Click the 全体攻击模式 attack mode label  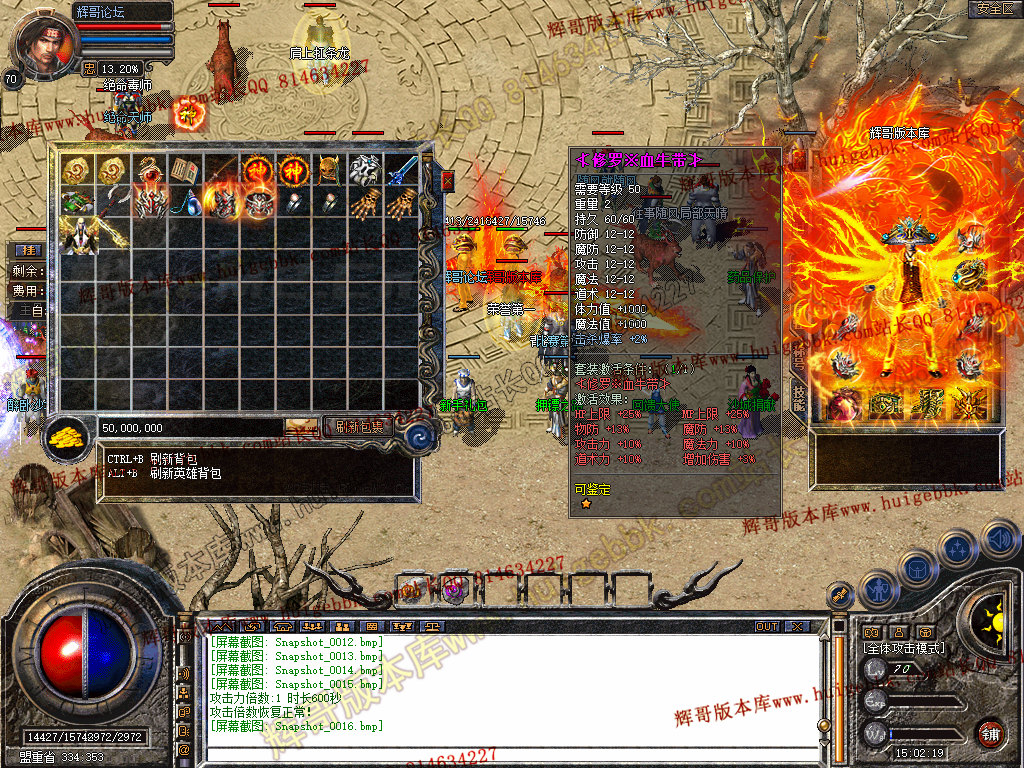click(x=904, y=648)
